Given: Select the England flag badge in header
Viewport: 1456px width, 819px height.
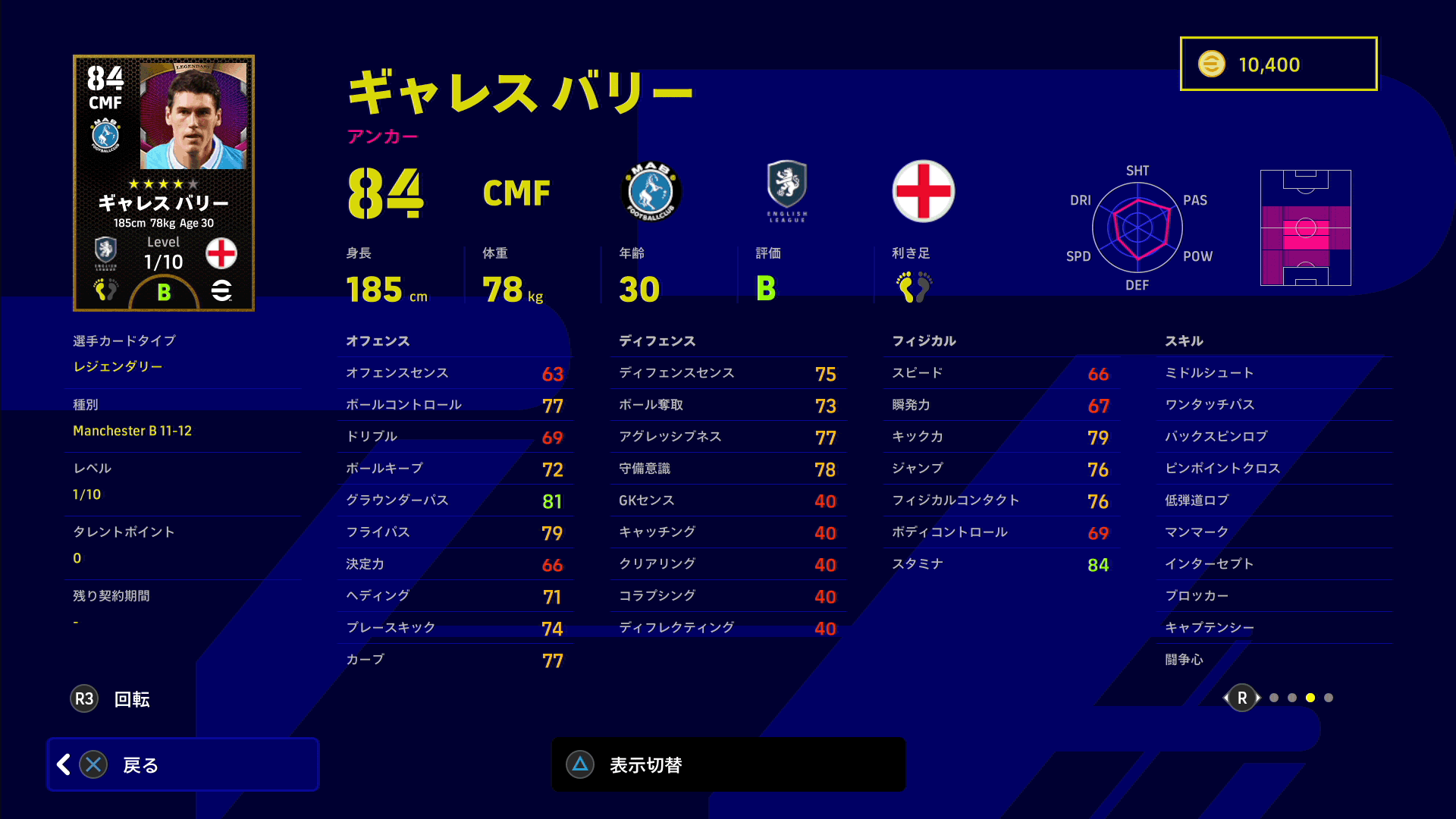Looking at the screenshot, I should point(923,191).
